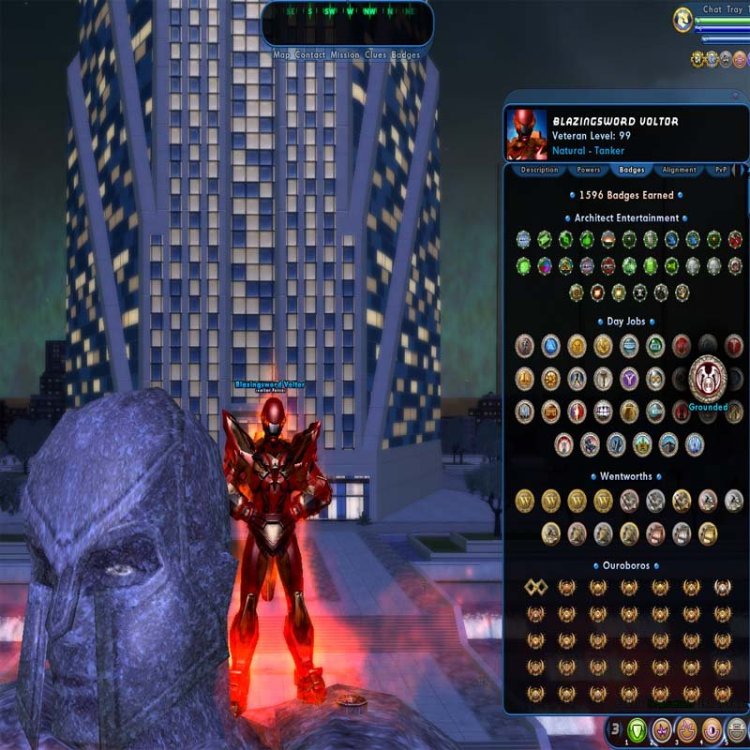The width and height of the screenshot is (750, 750).
Task: Open the Contact list under the compass
Action: pyautogui.click(x=313, y=55)
